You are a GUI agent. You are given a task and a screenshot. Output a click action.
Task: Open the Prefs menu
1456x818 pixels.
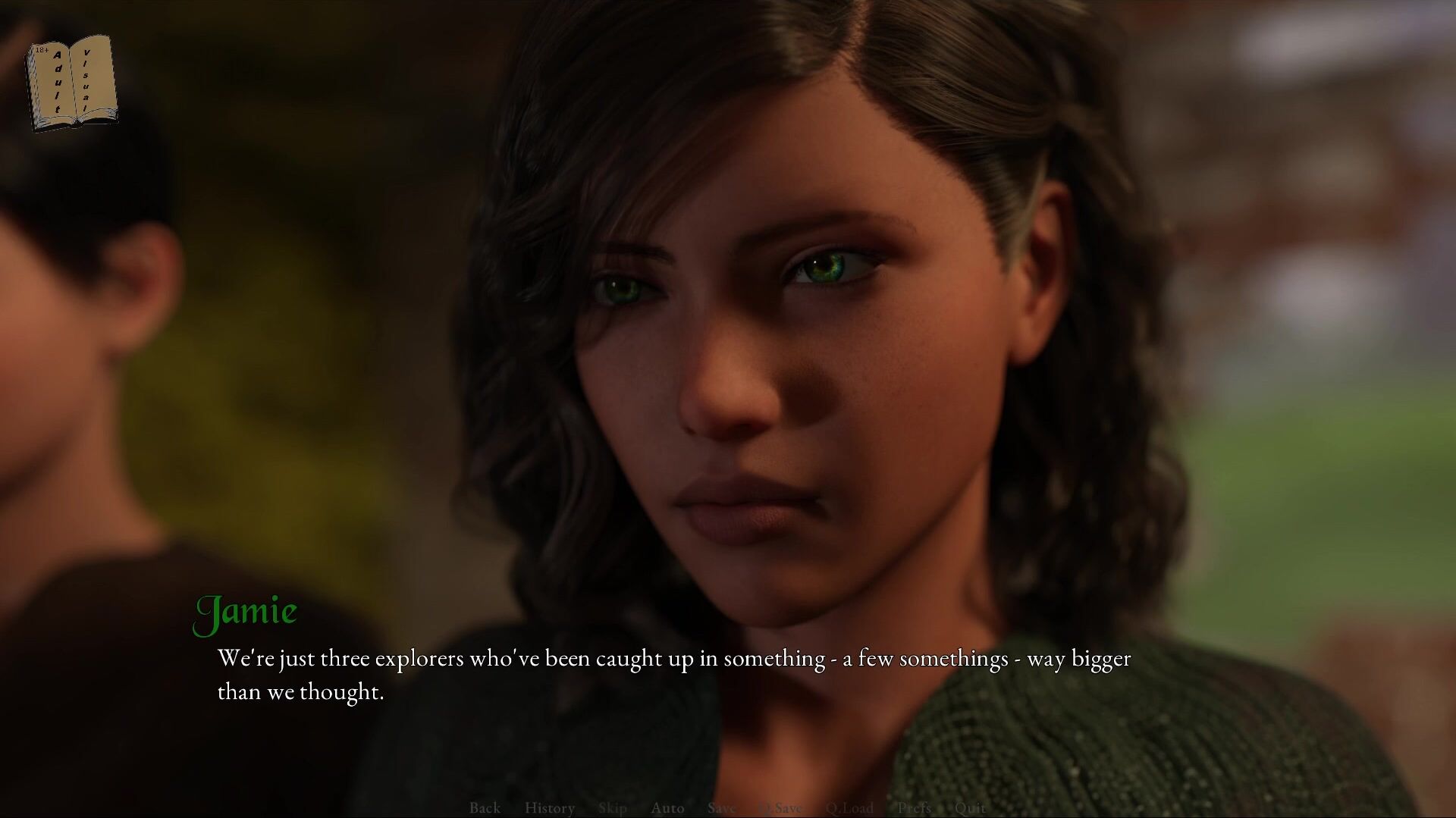pyautogui.click(x=914, y=807)
